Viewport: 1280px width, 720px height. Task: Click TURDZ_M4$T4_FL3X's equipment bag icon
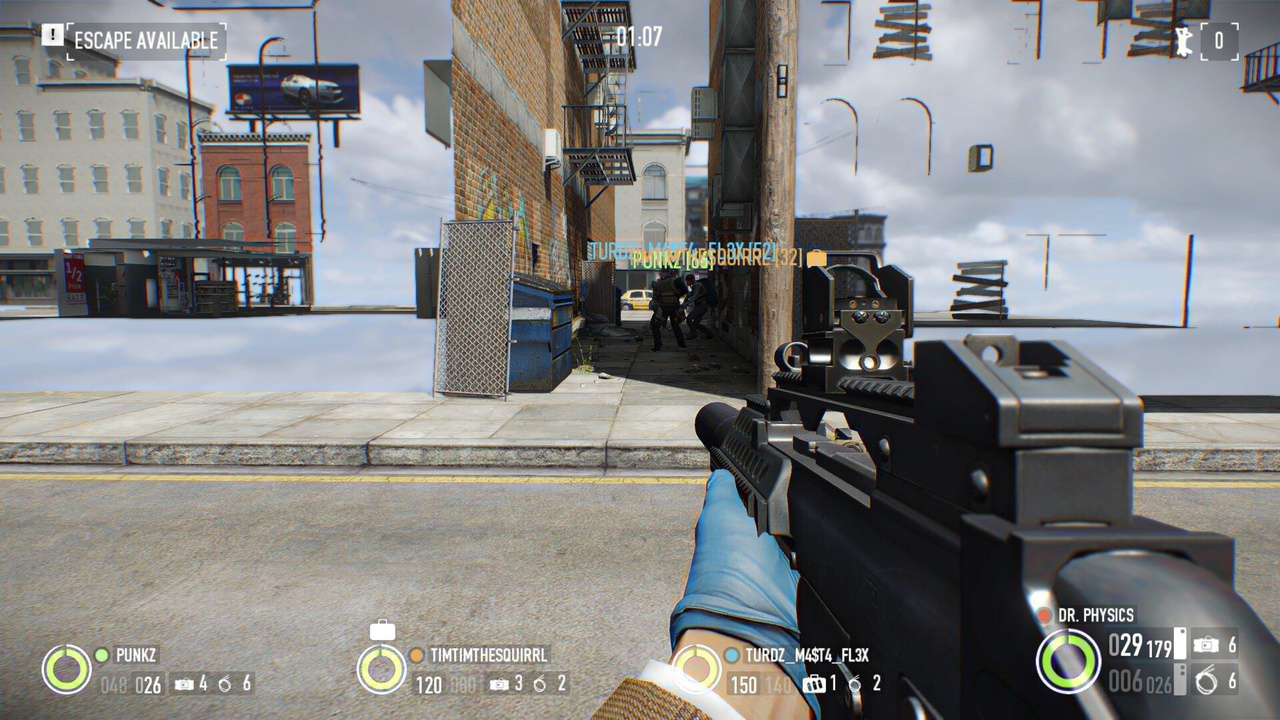pos(814,684)
